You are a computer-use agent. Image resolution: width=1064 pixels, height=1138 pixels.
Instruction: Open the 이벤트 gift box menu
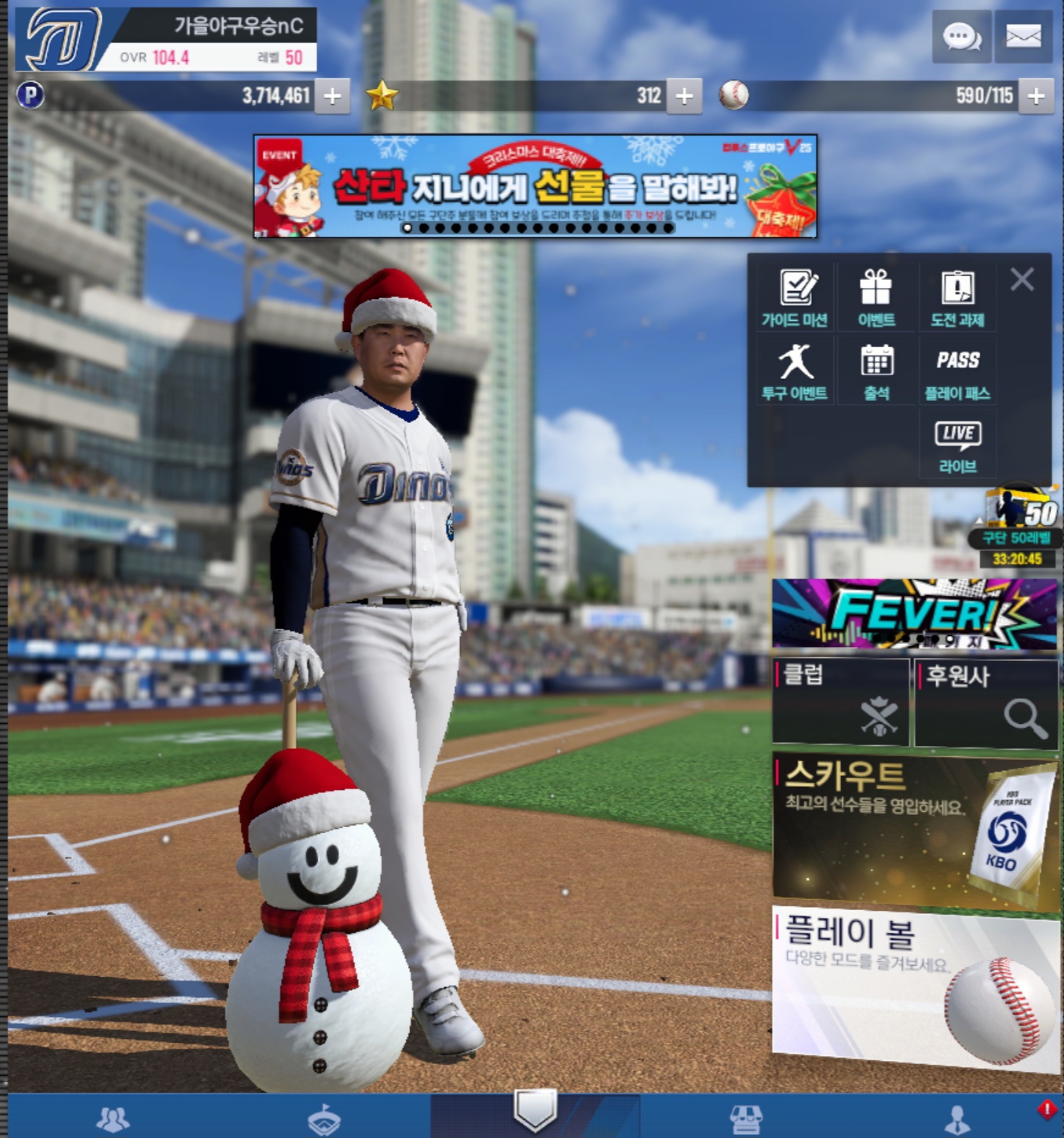click(876, 298)
